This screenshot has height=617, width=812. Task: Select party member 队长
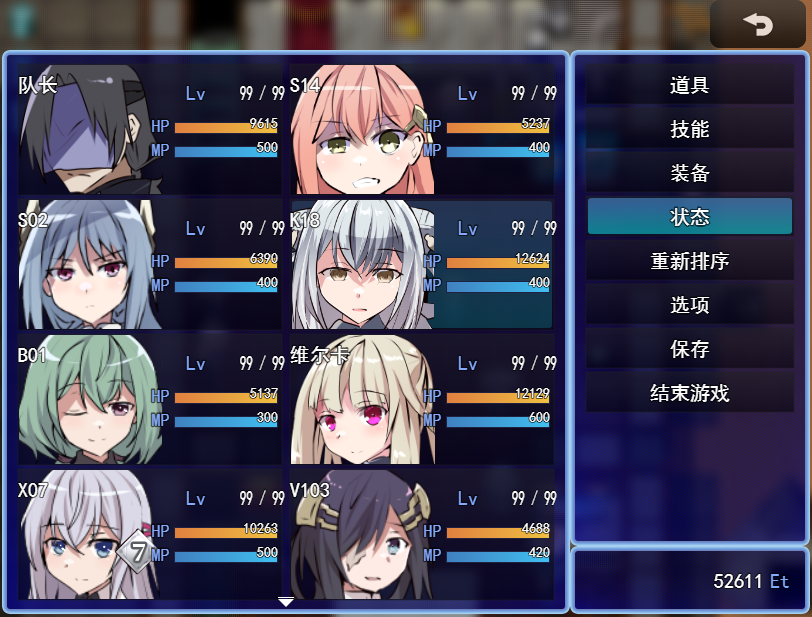[150, 129]
